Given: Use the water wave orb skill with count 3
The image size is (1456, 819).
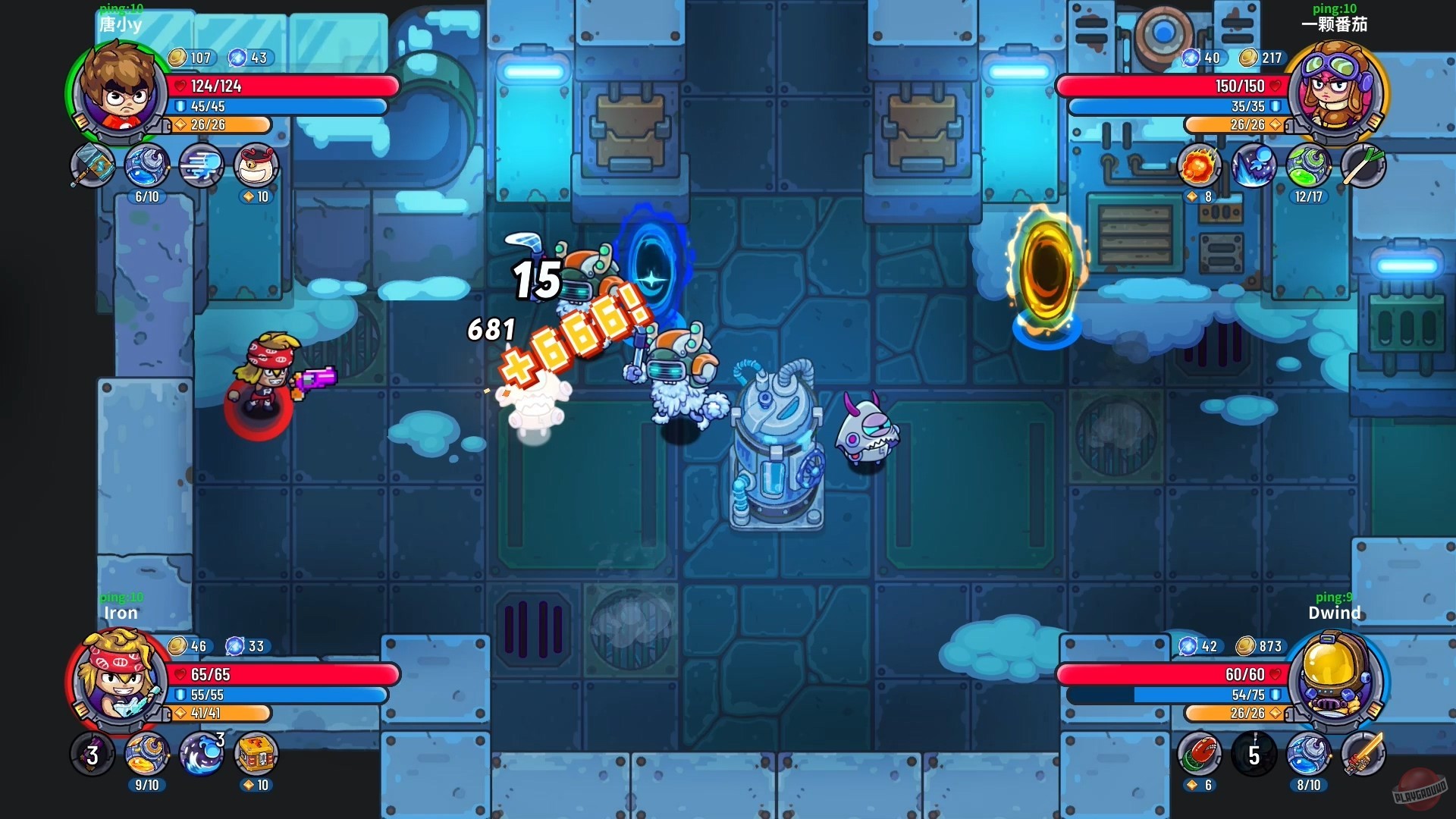Looking at the screenshot, I should [x=202, y=755].
